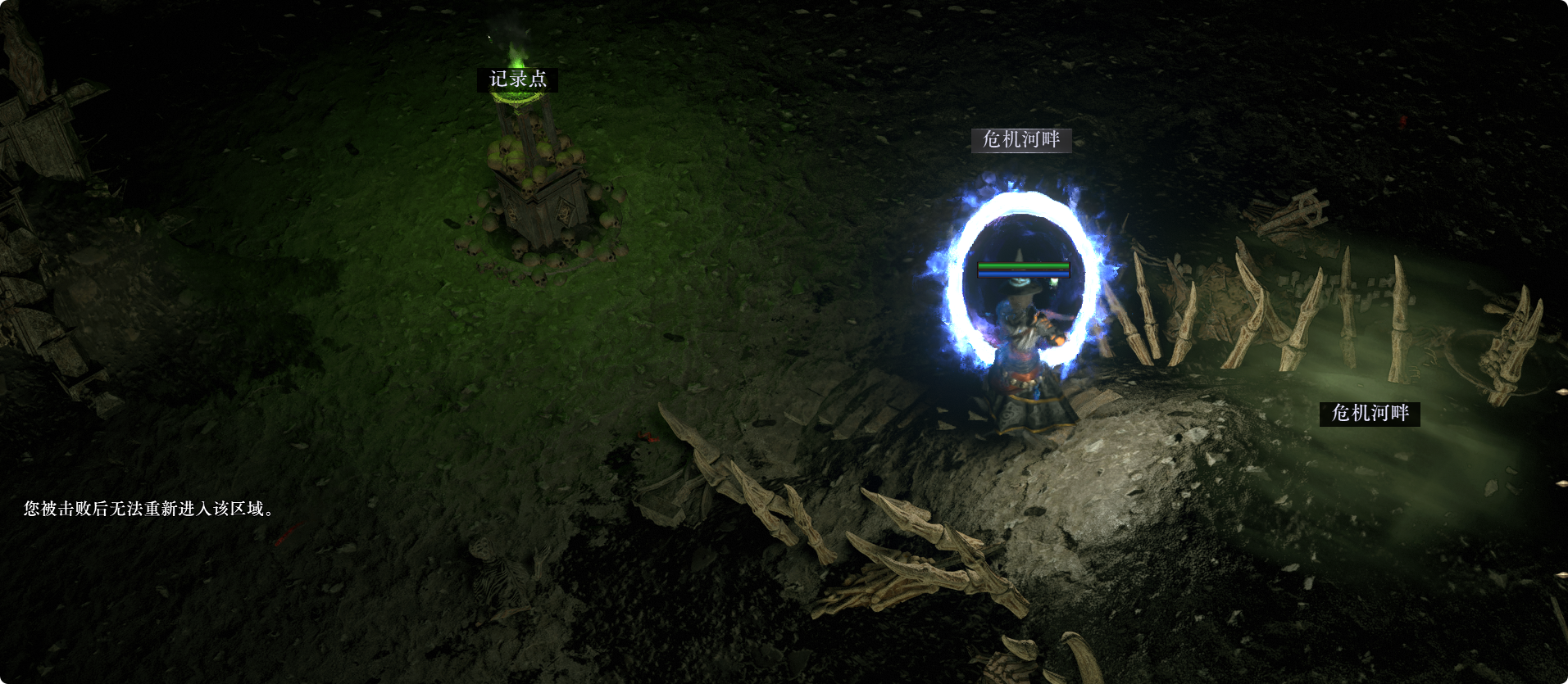Click the 记录点 checkpoint label
1568x684 pixels.
pyautogui.click(x=518, y=79)
